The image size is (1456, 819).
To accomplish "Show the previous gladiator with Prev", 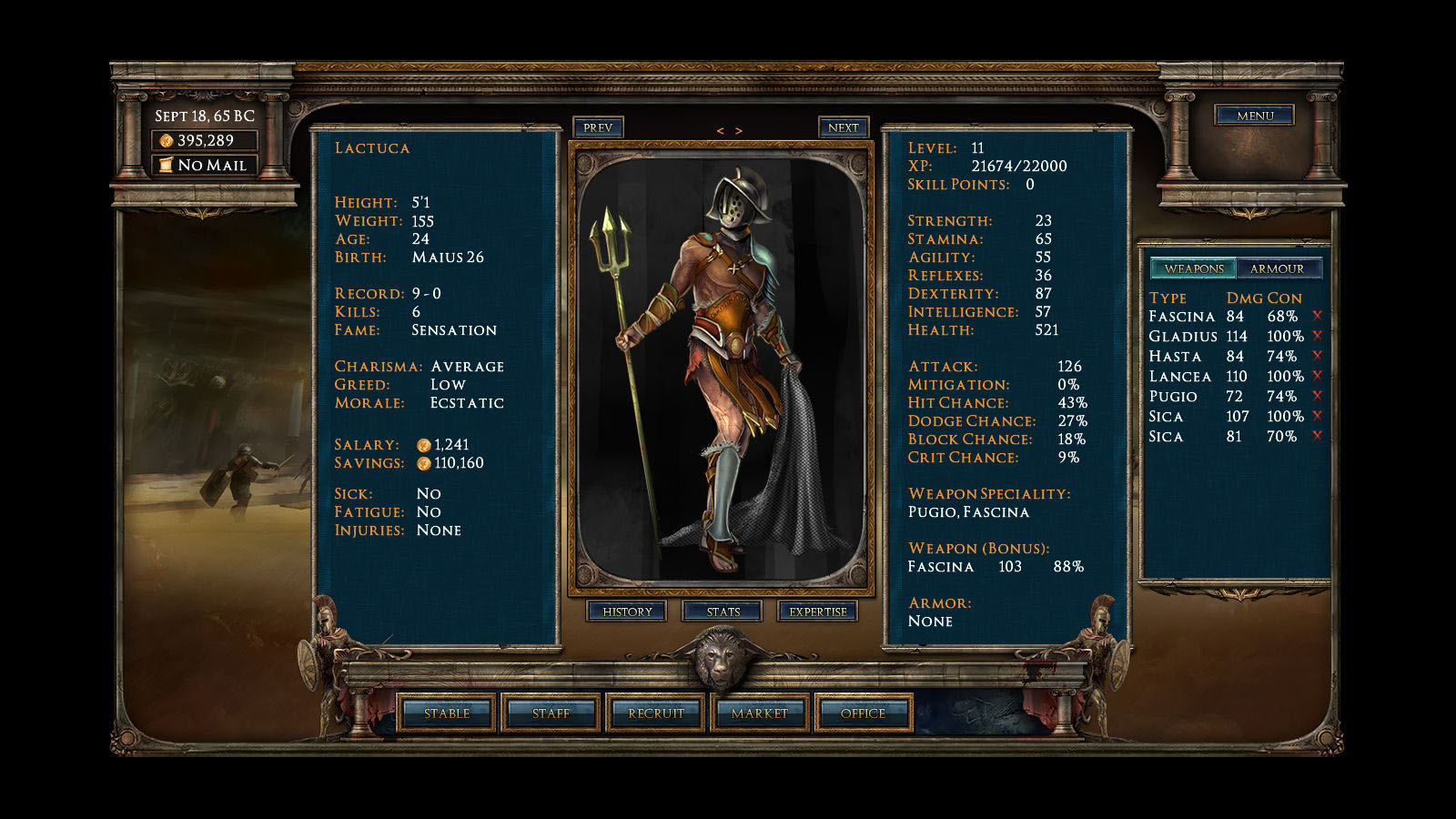I will (x=598, y=127).
